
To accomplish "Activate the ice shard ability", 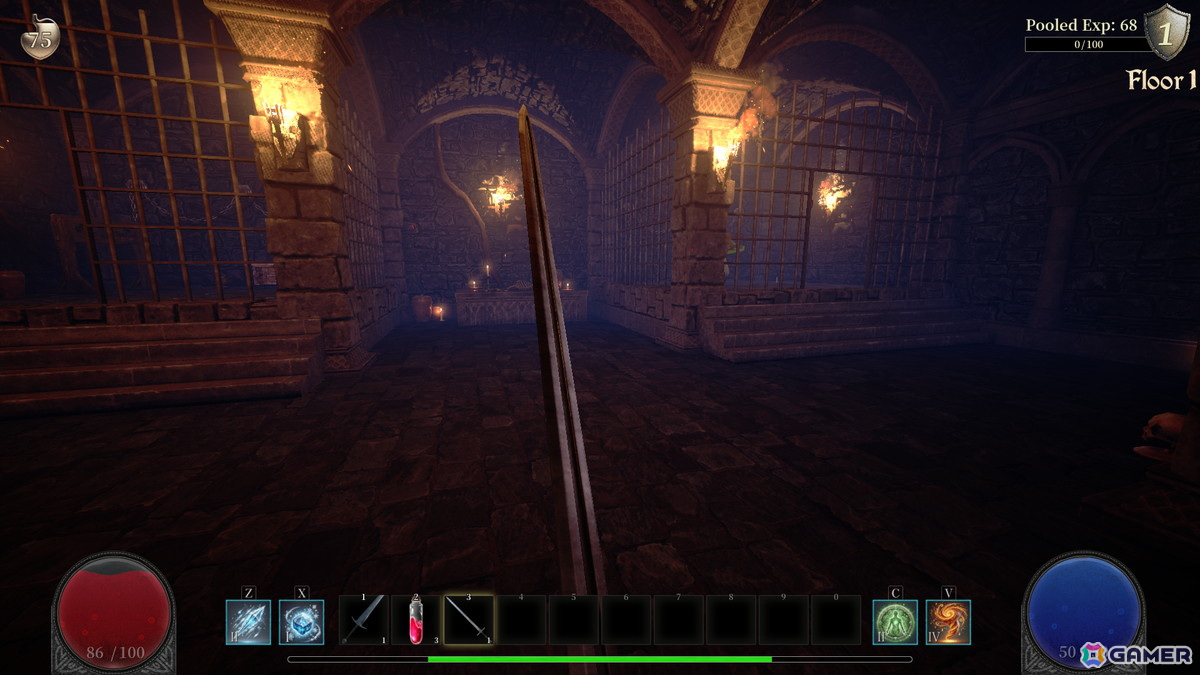I will [248, 621].
